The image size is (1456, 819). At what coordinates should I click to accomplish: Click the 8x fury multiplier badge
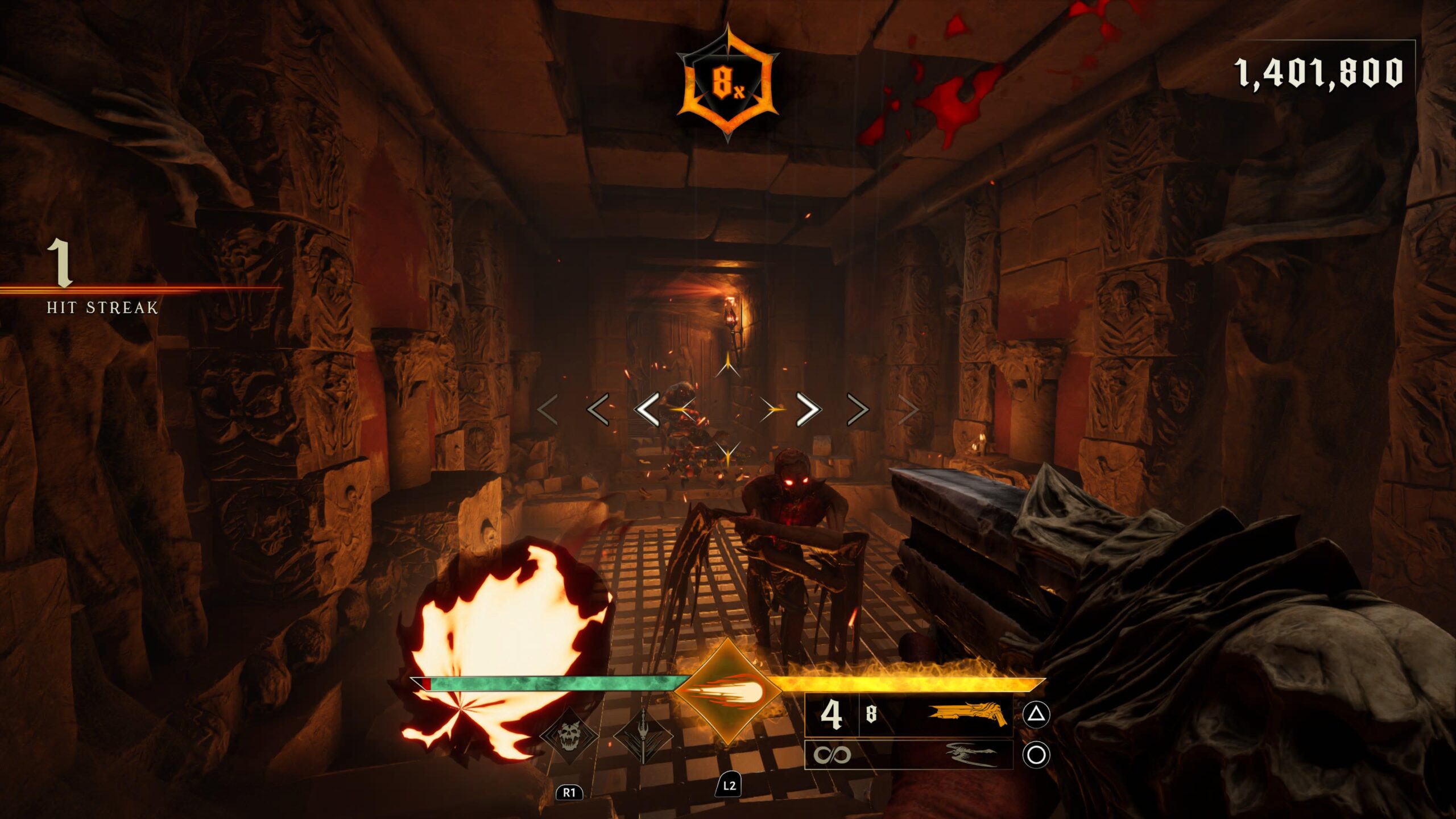tap(727, 84)
